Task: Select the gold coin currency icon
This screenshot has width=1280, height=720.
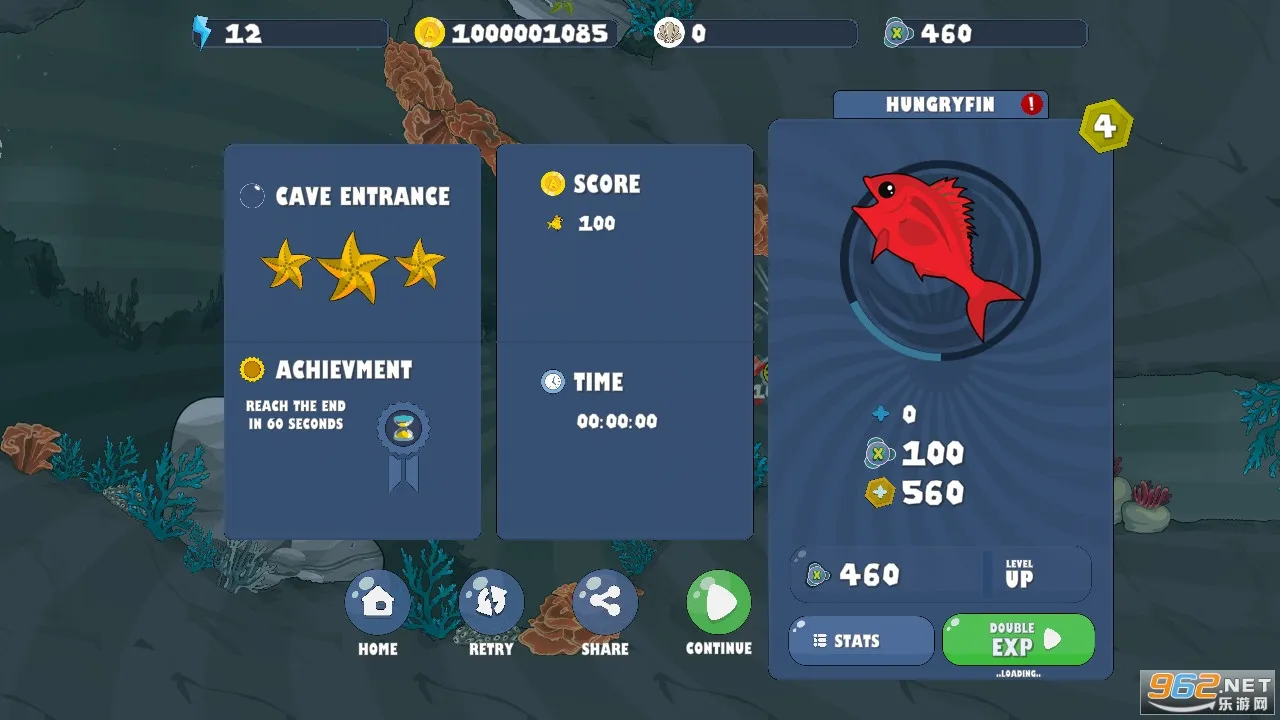Action: coord(428,33)
